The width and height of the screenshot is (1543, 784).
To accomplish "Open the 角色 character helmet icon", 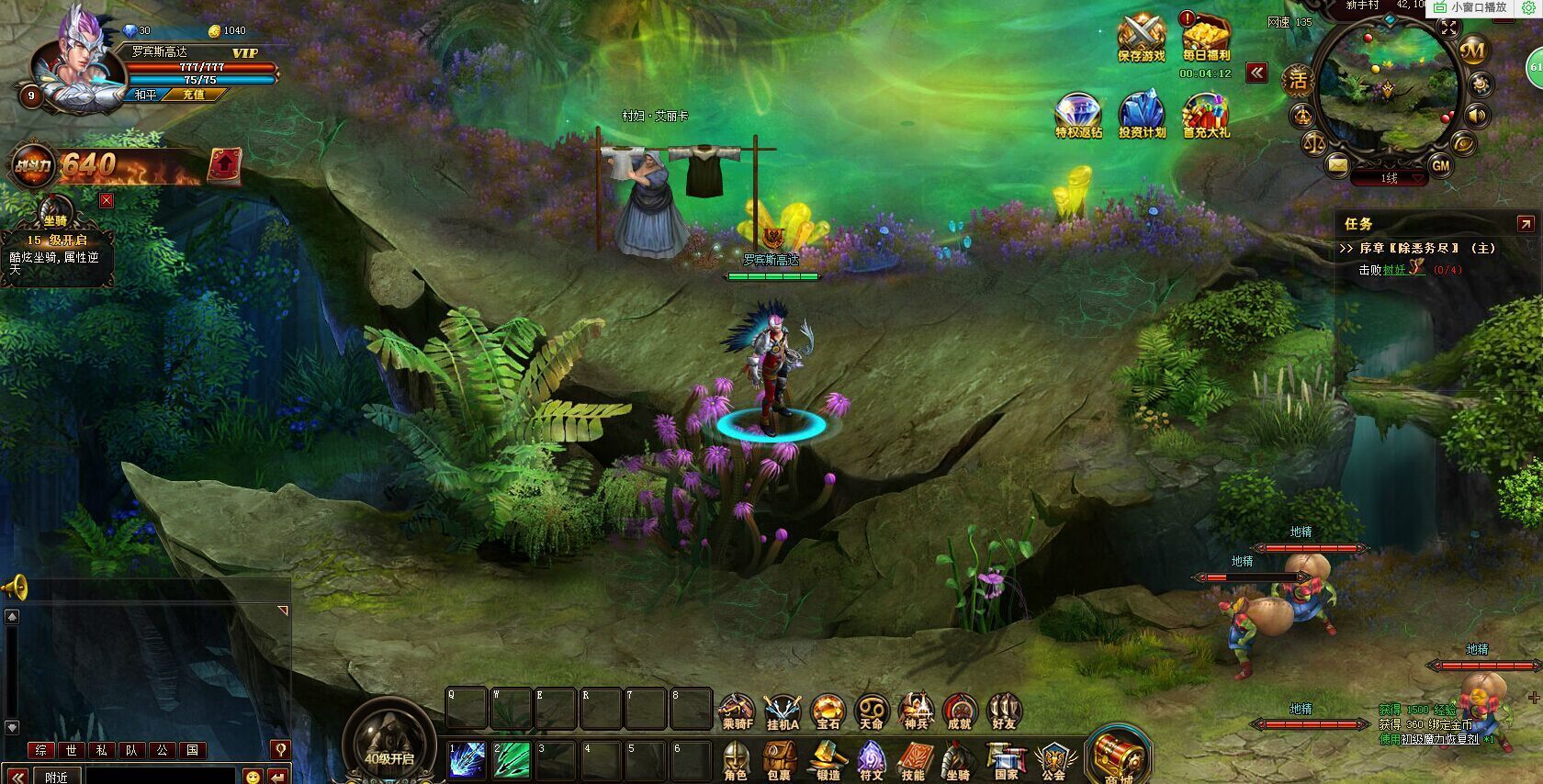I will (736, 759).
